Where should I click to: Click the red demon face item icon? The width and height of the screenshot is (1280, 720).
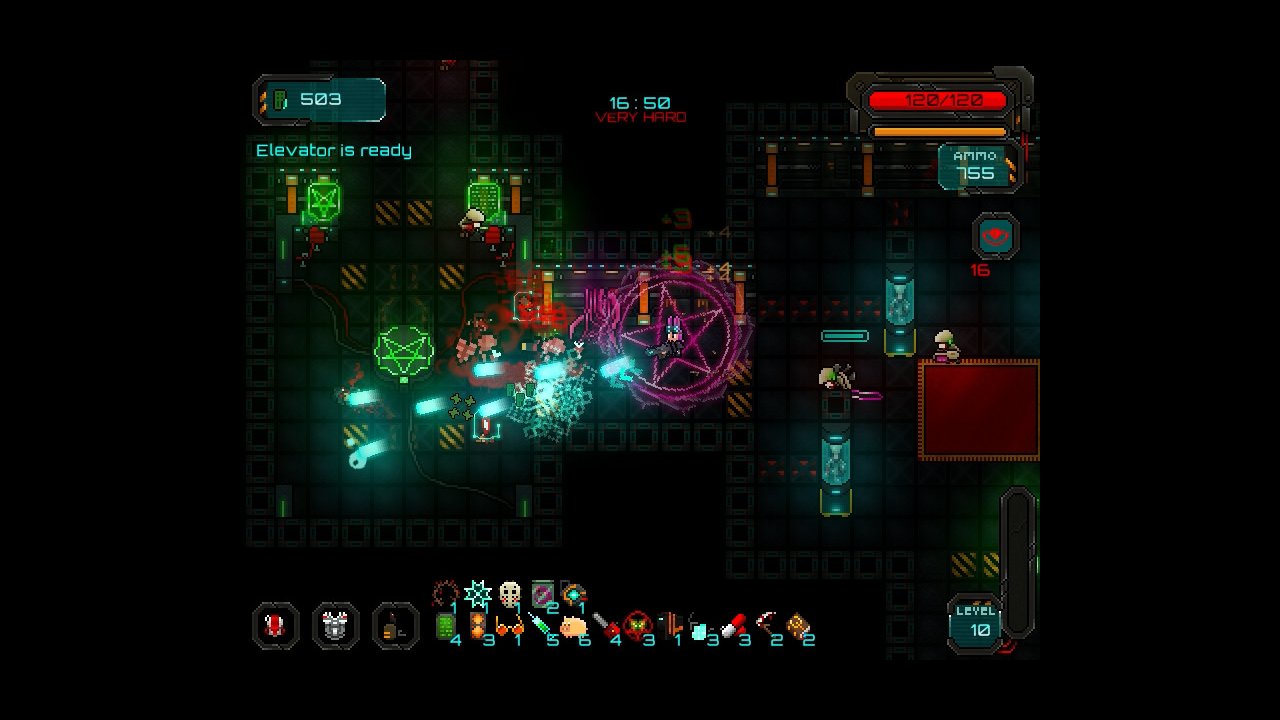pyautogui.click(x=637, y=627)
